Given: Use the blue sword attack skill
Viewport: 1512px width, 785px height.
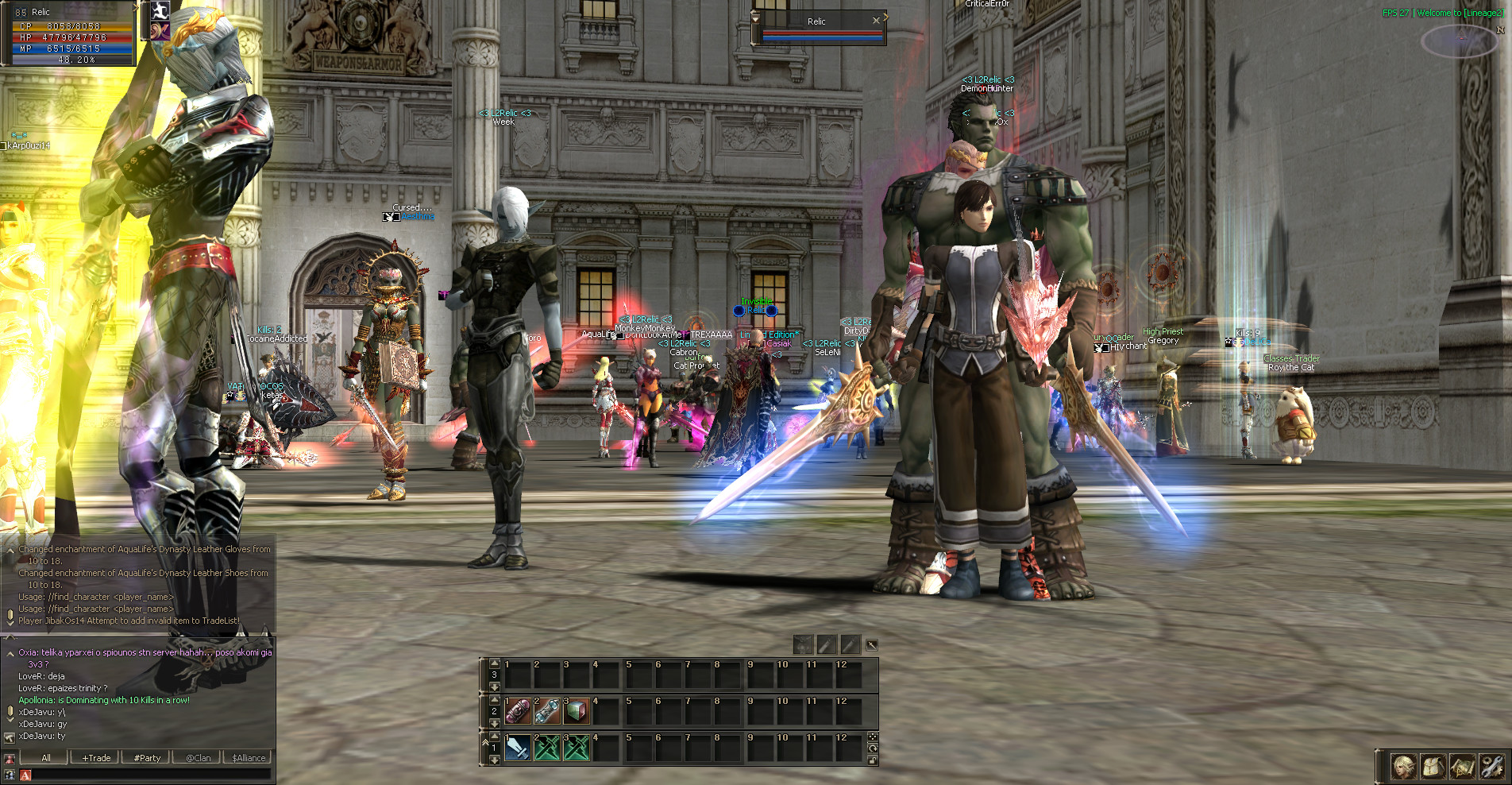Looking at the screenshot, I should point(518,748).
